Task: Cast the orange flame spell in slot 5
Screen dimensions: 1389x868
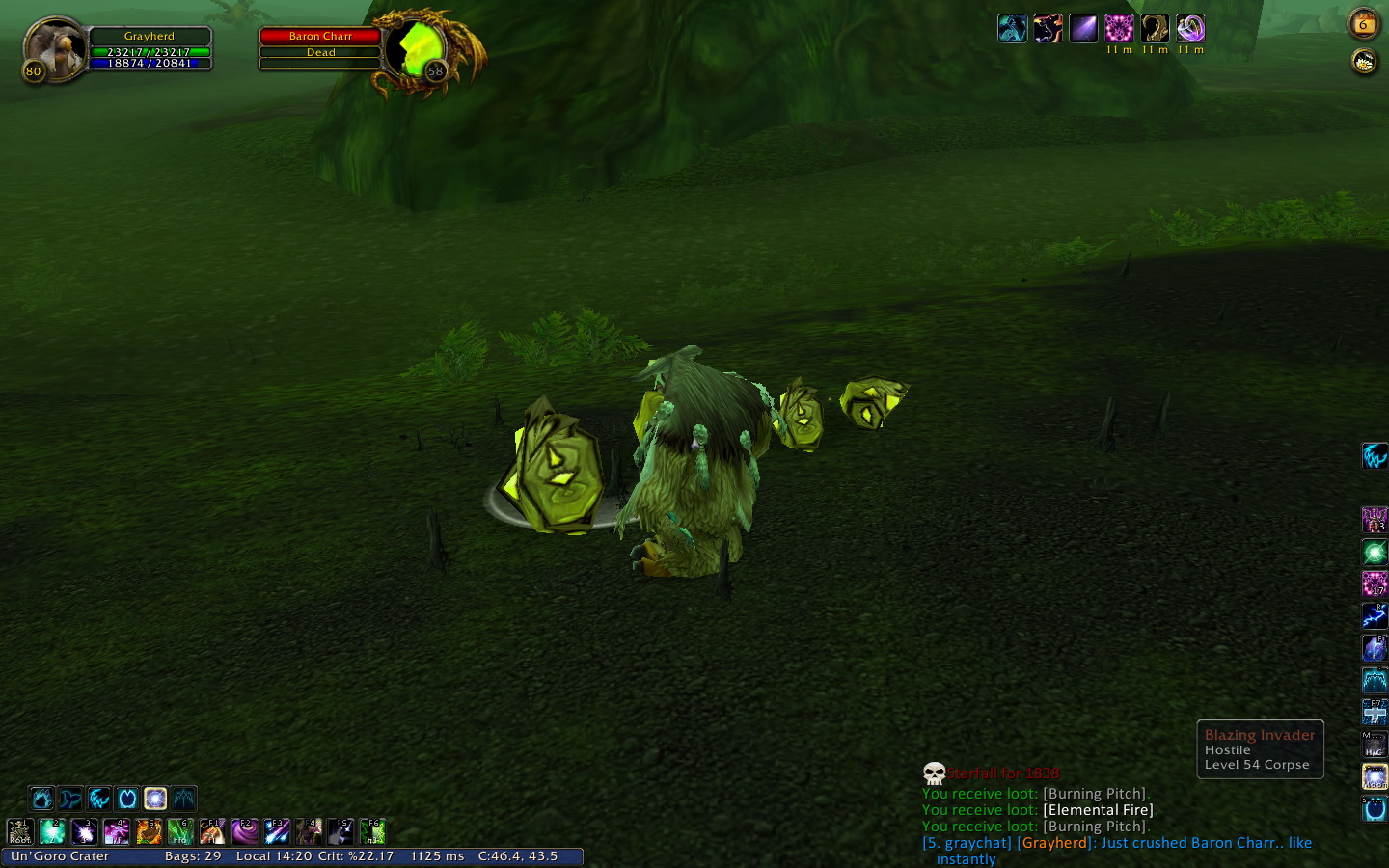Action: [x=149, y=830]
